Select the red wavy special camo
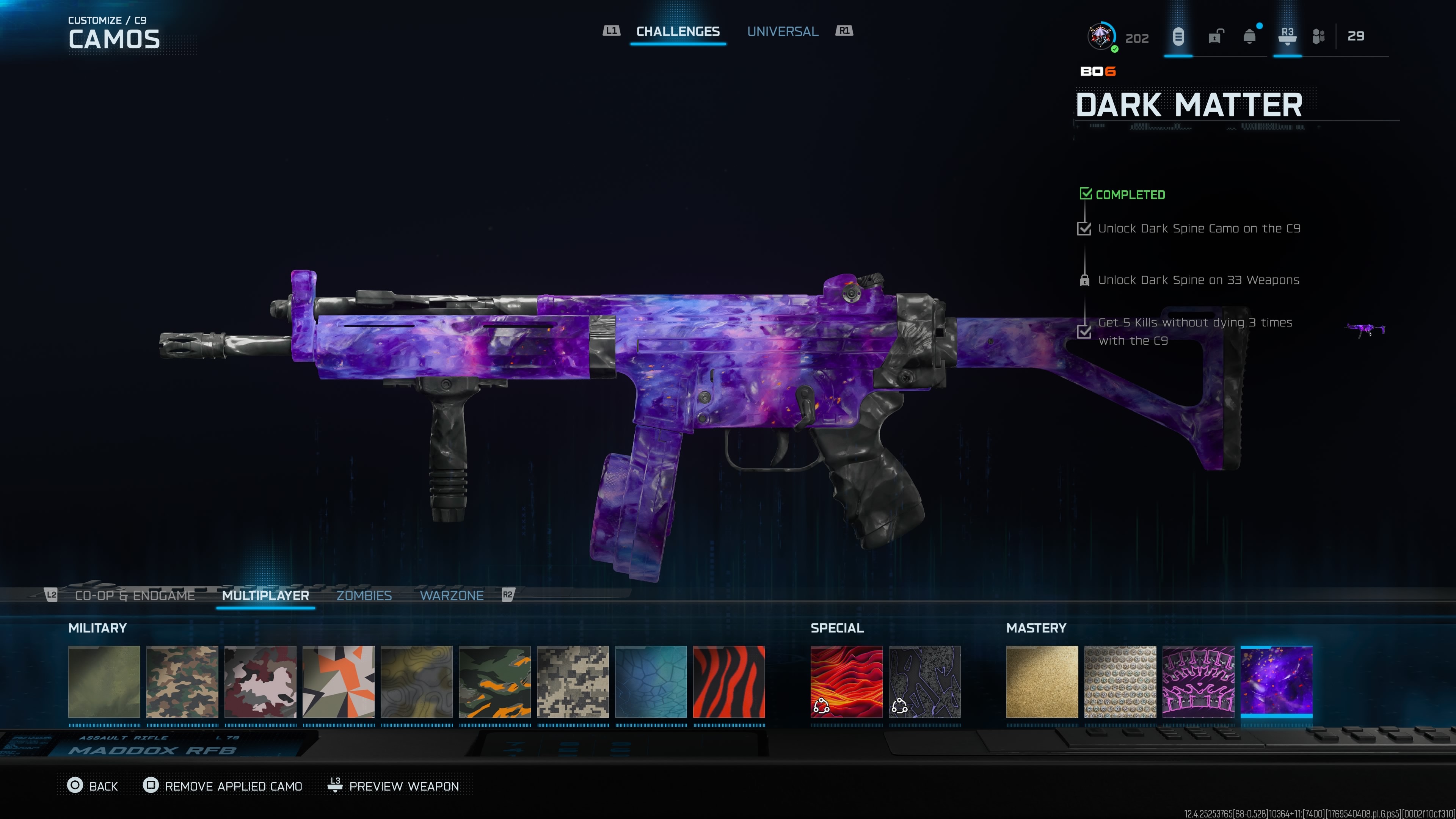 [846, 682]
